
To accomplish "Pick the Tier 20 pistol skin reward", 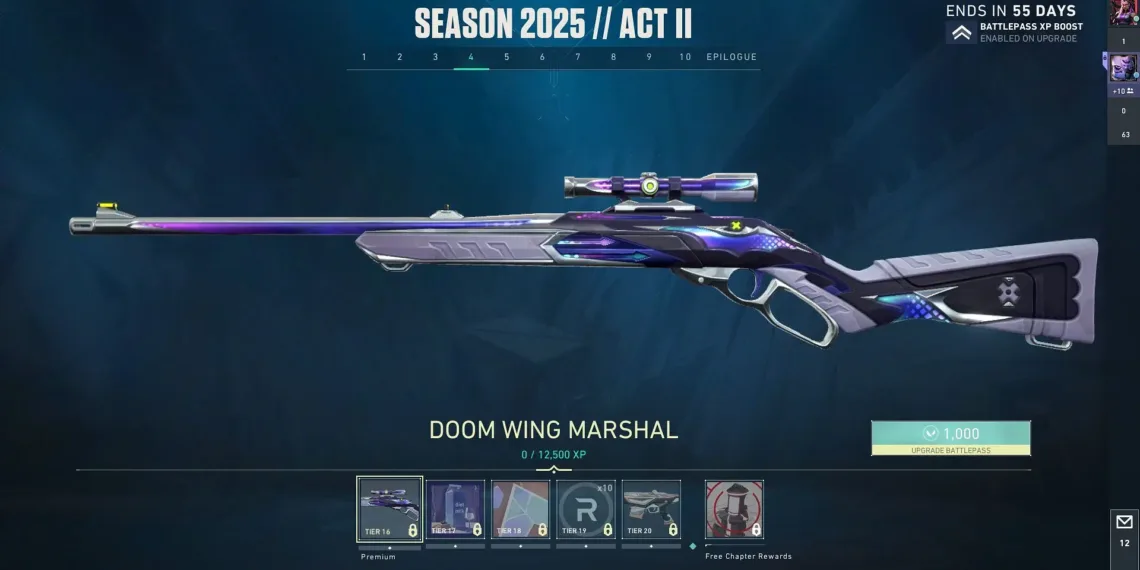I will coord(651,509).
